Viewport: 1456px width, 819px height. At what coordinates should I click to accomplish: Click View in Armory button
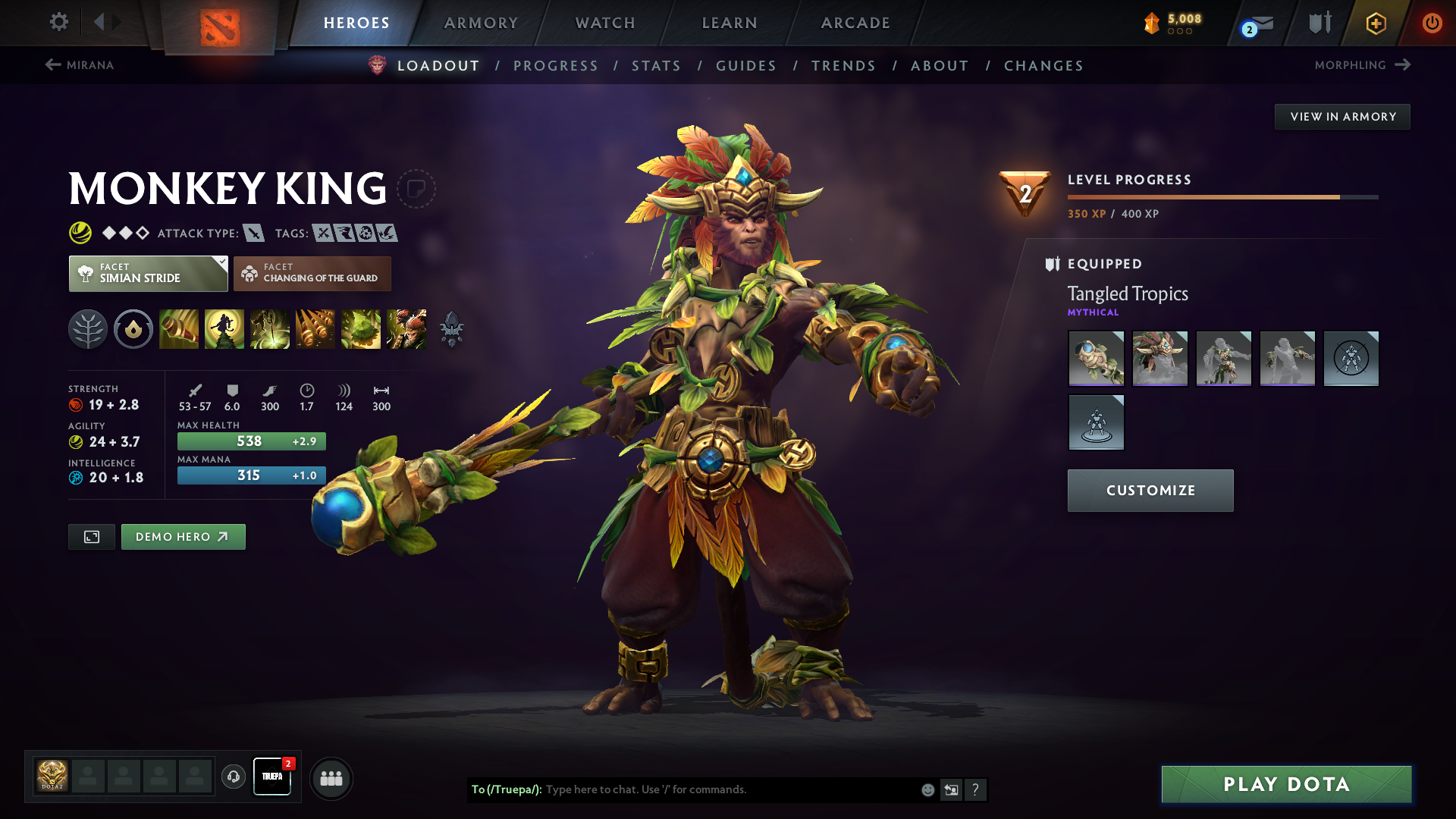click(1342, 117)
